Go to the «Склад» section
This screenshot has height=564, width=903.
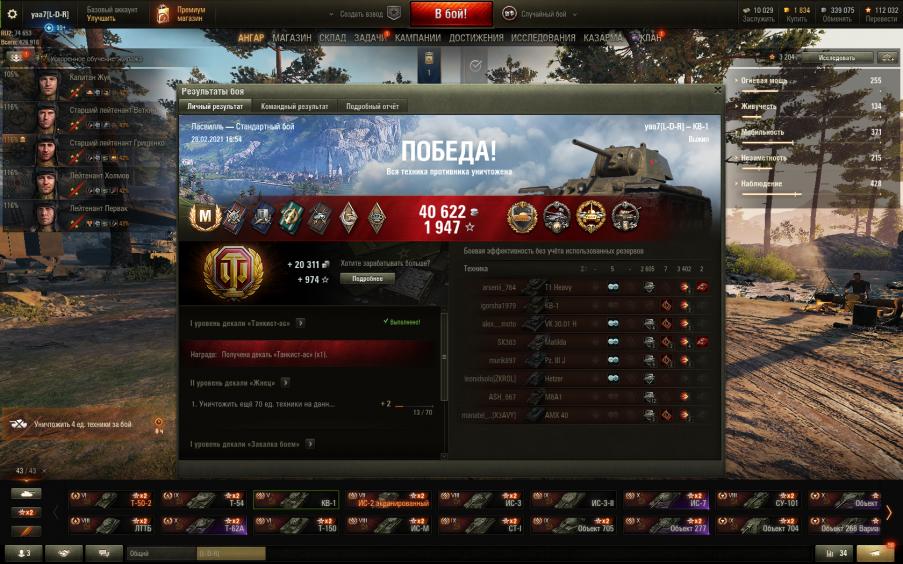click(332, 38)
